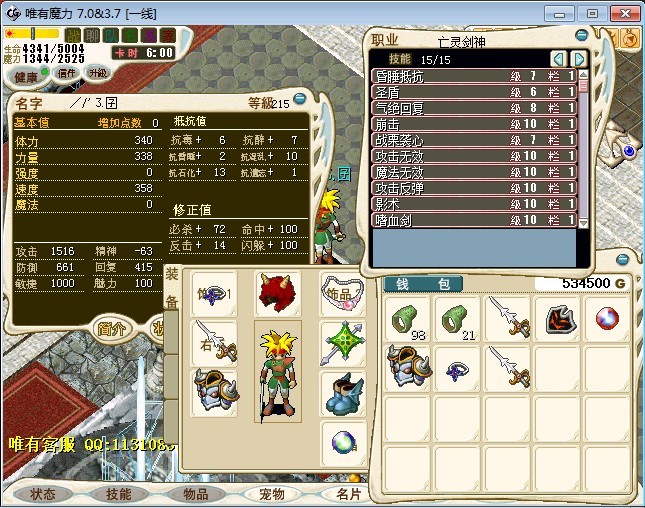Go to the previous skill page arrow

(559, 59)
